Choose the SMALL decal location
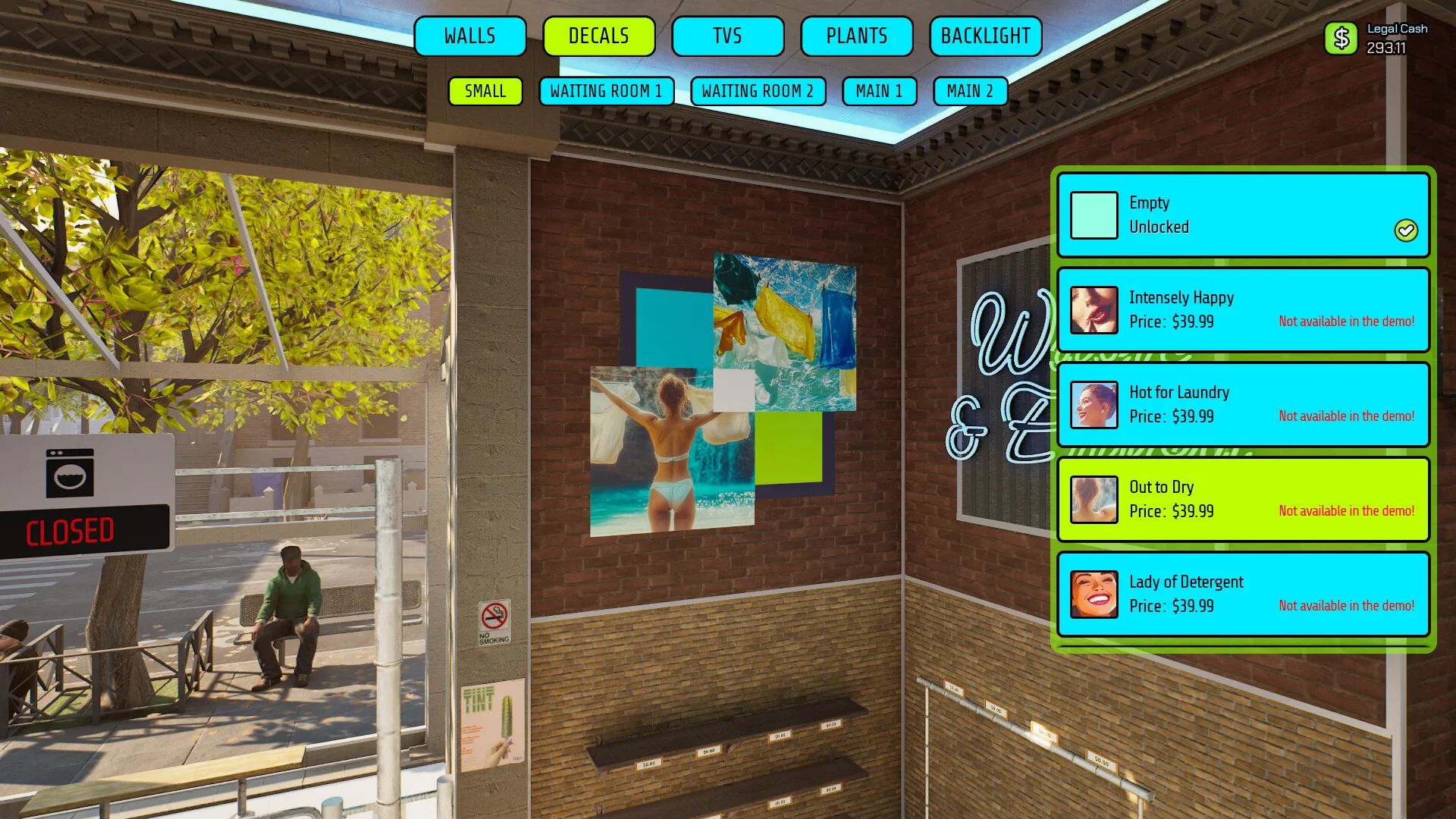This screenshot has height=819, width=1456. coord(485,91)
